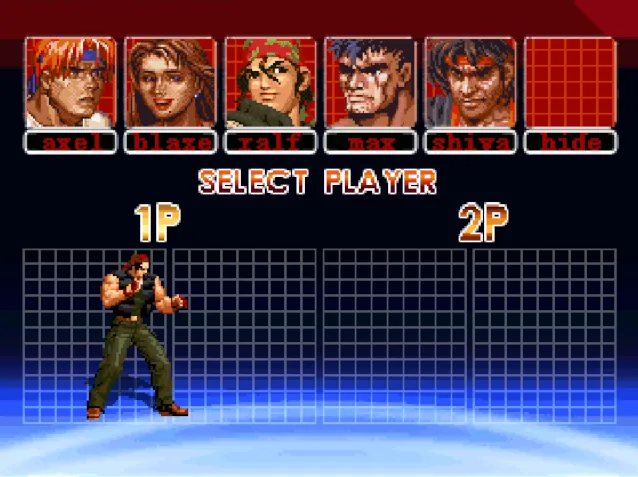The width and height of the screenshot is (638, 477).
Task: Choose the Blaze portrait
Action: point(170,83)
